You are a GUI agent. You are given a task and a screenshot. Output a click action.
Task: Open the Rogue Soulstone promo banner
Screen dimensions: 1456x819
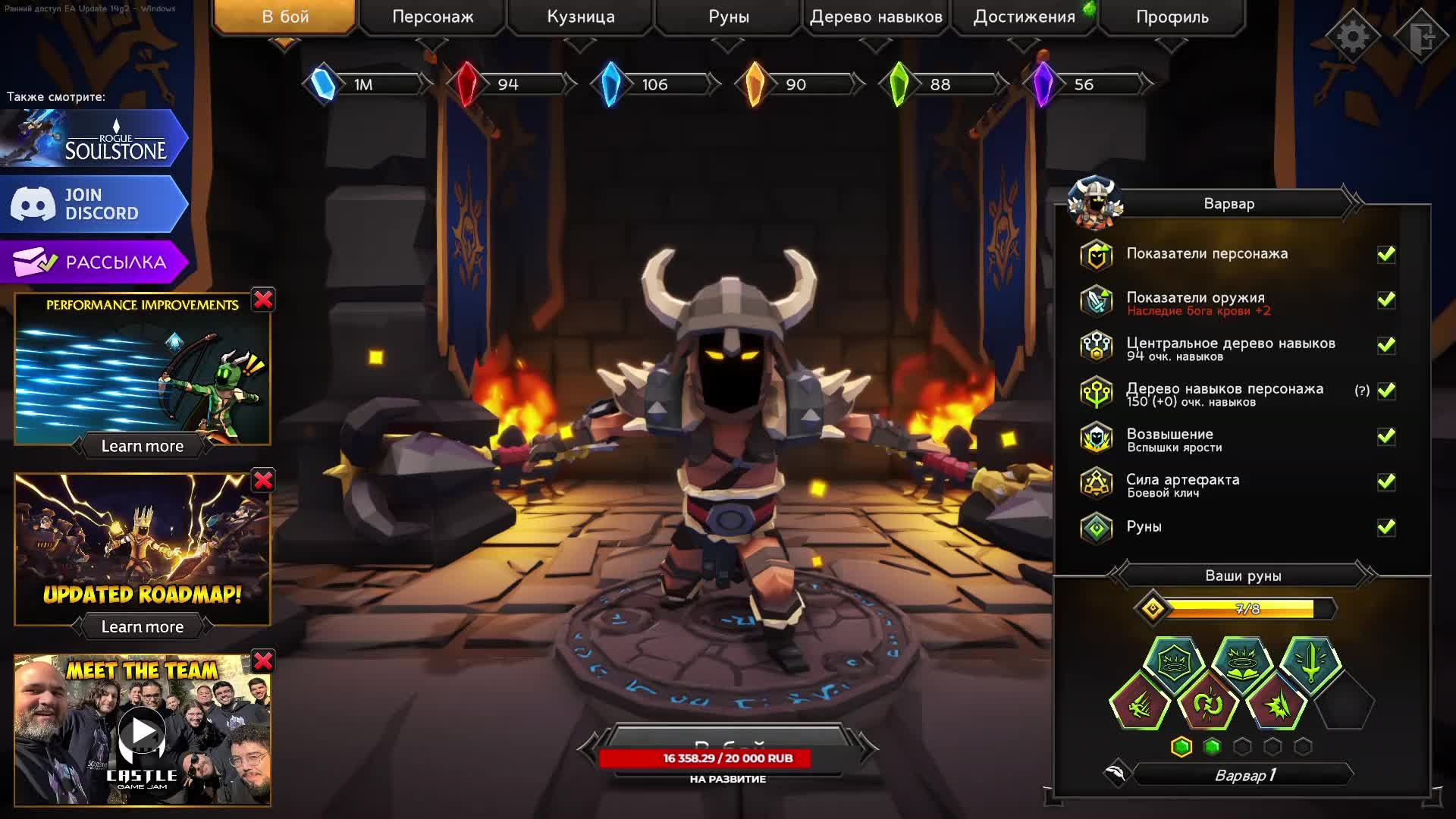point(94,138)
